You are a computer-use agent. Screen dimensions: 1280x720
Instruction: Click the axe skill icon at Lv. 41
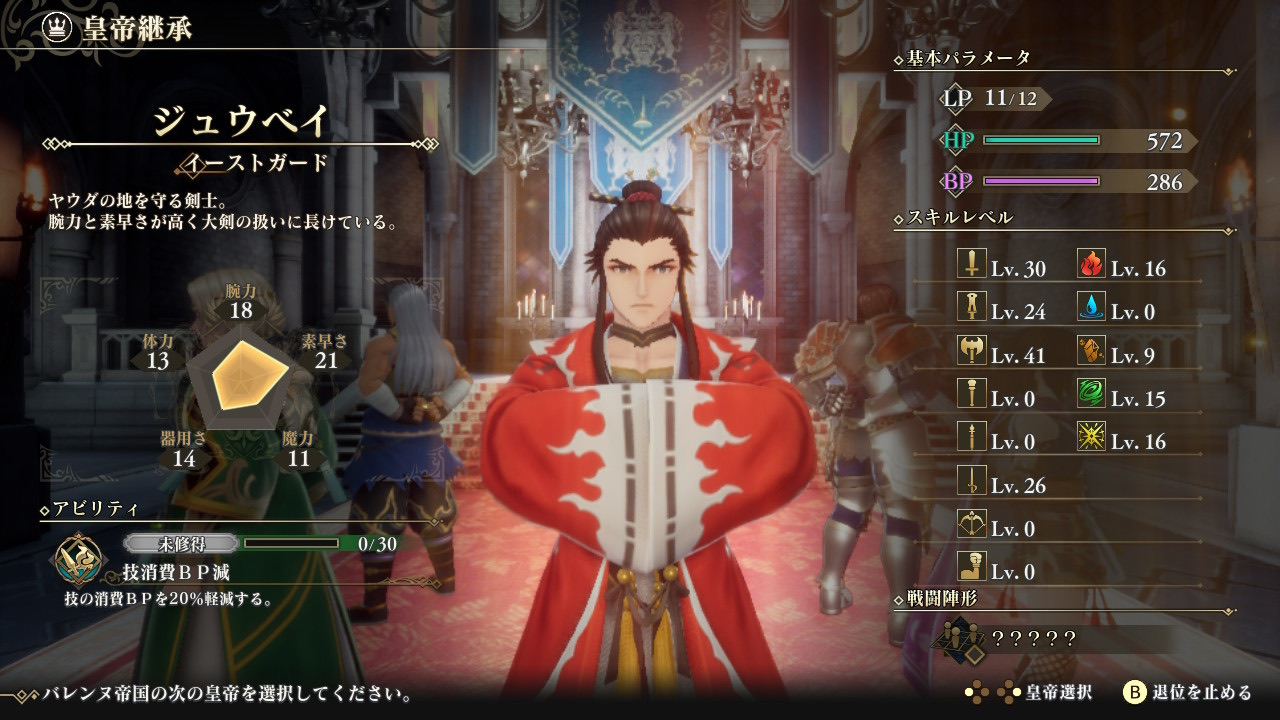pyautogui.click(x=972, y=350)
